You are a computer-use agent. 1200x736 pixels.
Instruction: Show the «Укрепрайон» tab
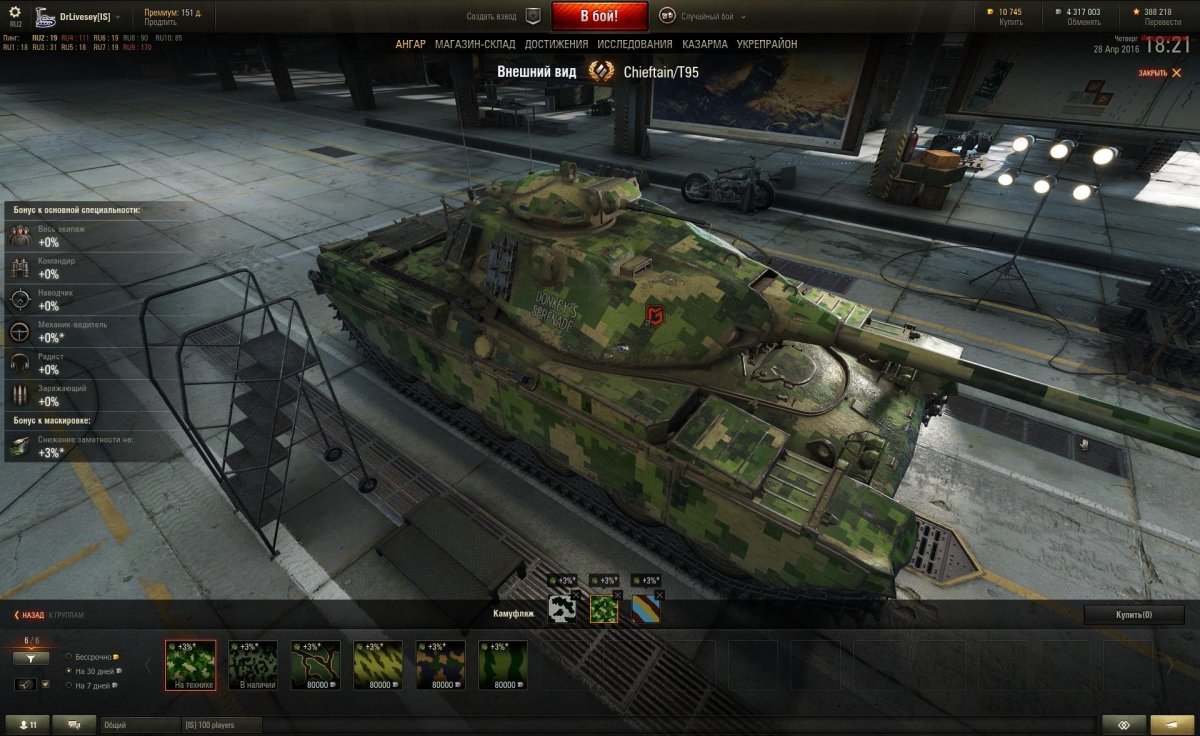pyautogui.click(x=767, y=44)
